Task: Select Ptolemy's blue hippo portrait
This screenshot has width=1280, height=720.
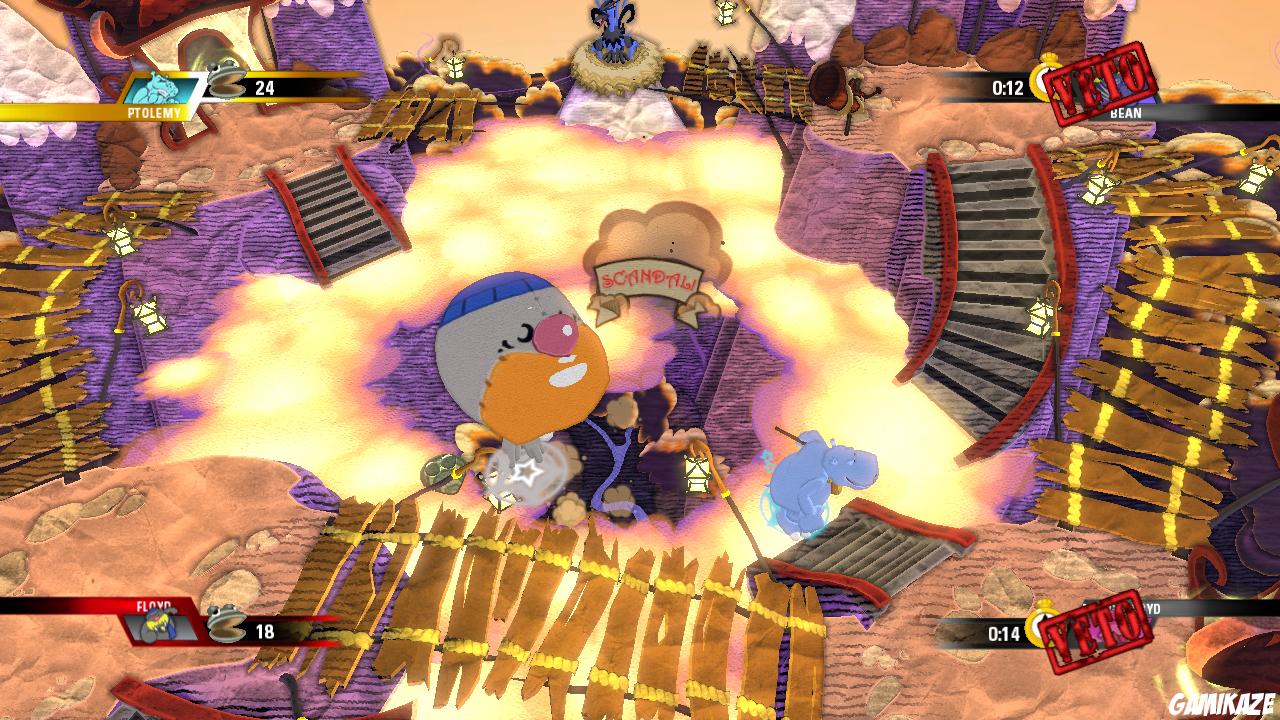Action: click(x=163, y=88)
